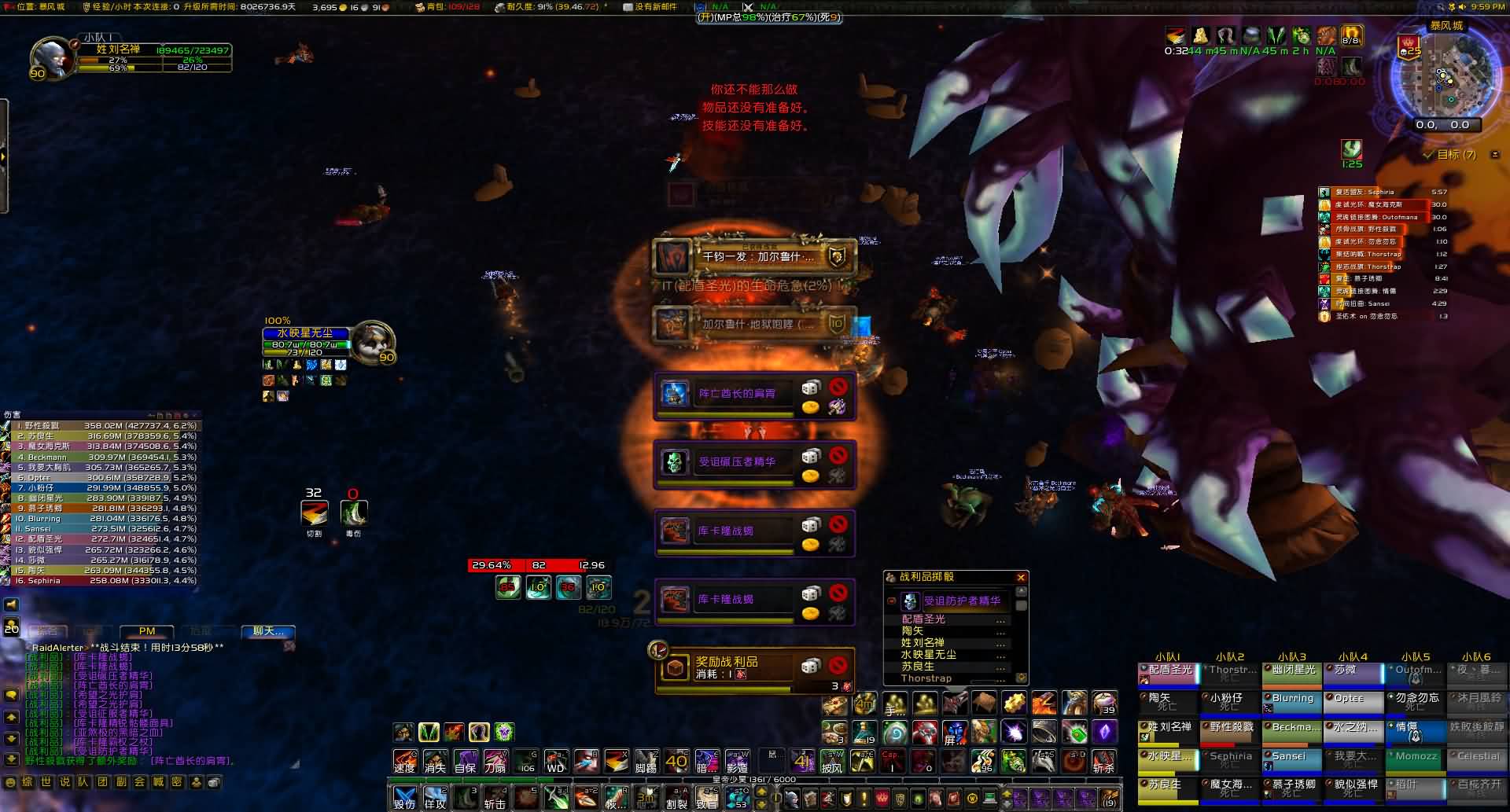1510x812 pixels.
Task: Click the 水映星无尘 target frame portrait
Action: pyautogui.click(x=372, y=341)
